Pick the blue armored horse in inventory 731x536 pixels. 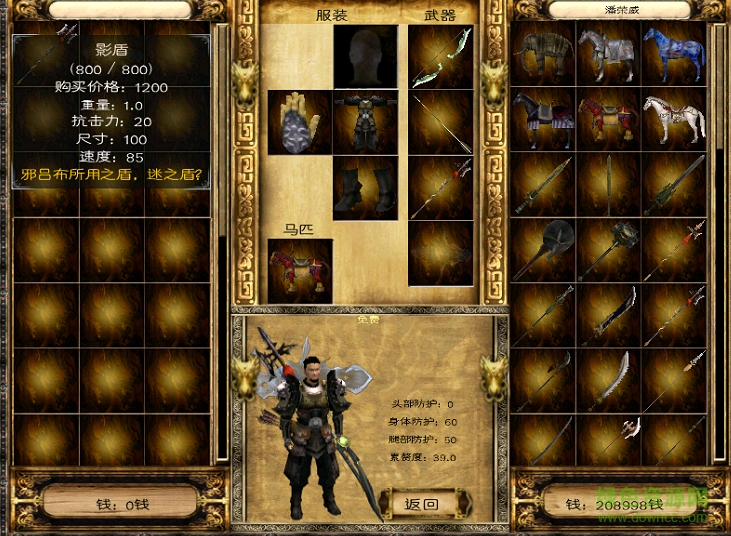(673, 53)
